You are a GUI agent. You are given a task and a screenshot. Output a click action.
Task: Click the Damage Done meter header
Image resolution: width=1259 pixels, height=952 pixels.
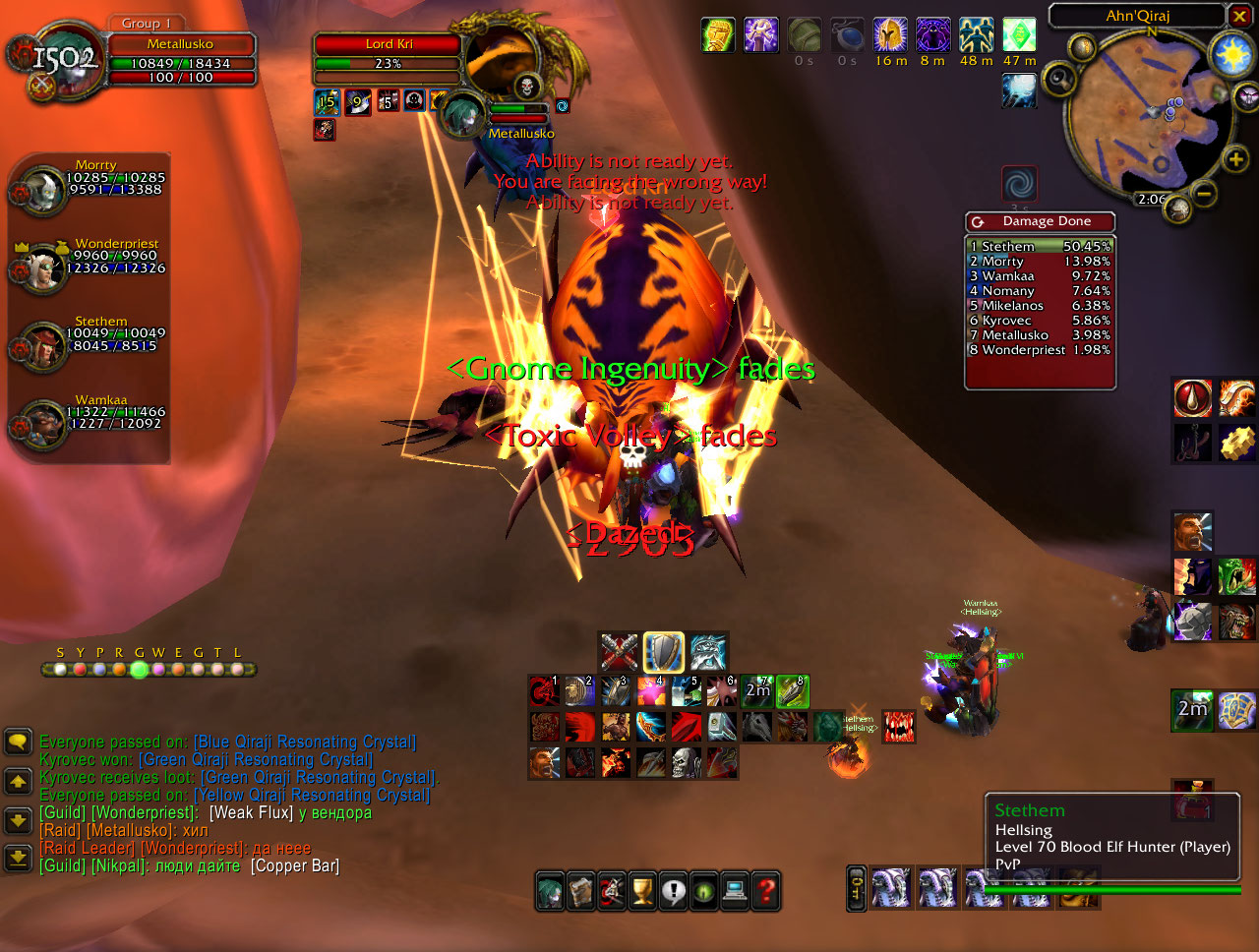click(1046, 221)
